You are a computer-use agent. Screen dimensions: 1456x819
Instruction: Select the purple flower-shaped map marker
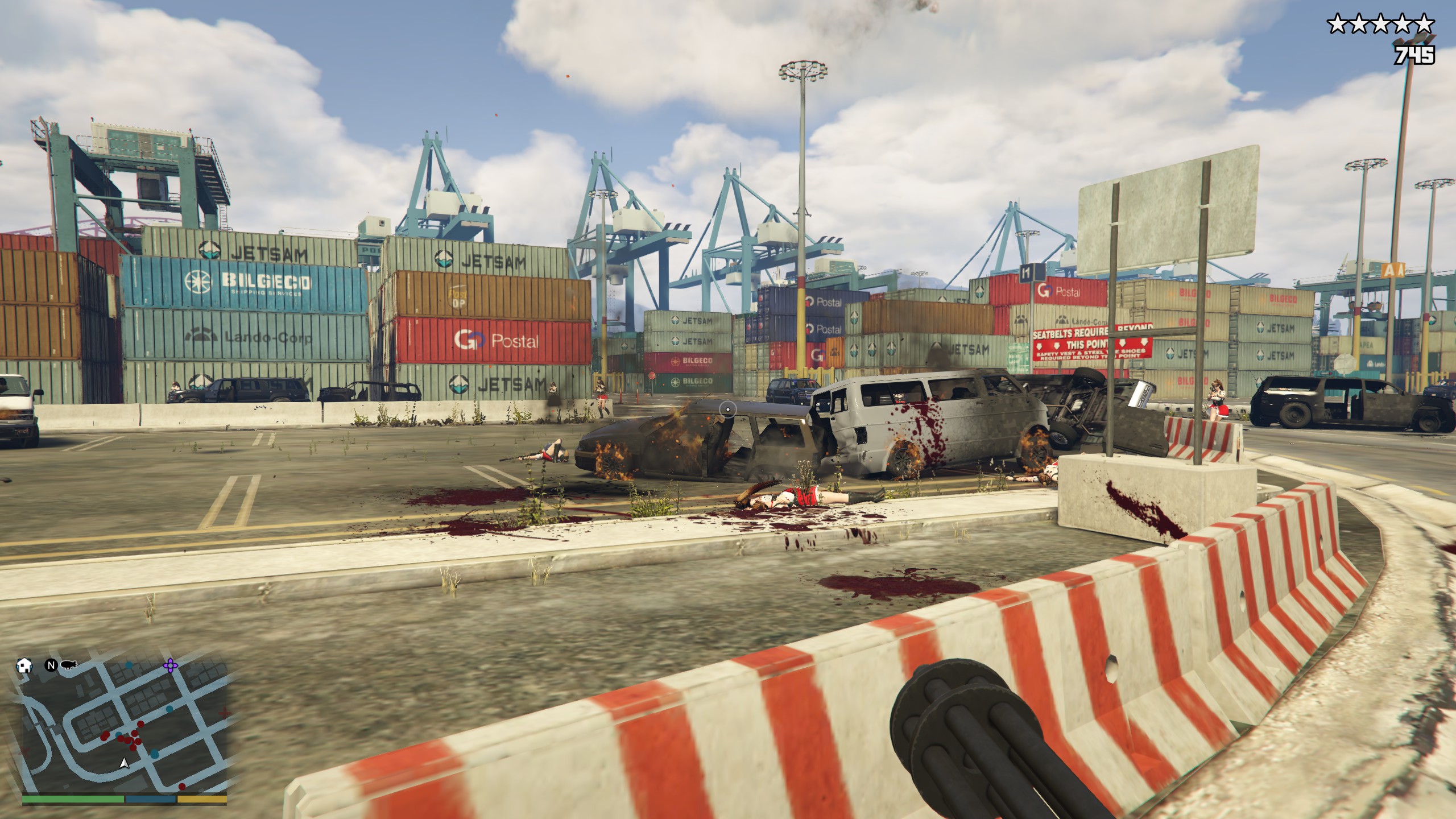click(169, 664)
